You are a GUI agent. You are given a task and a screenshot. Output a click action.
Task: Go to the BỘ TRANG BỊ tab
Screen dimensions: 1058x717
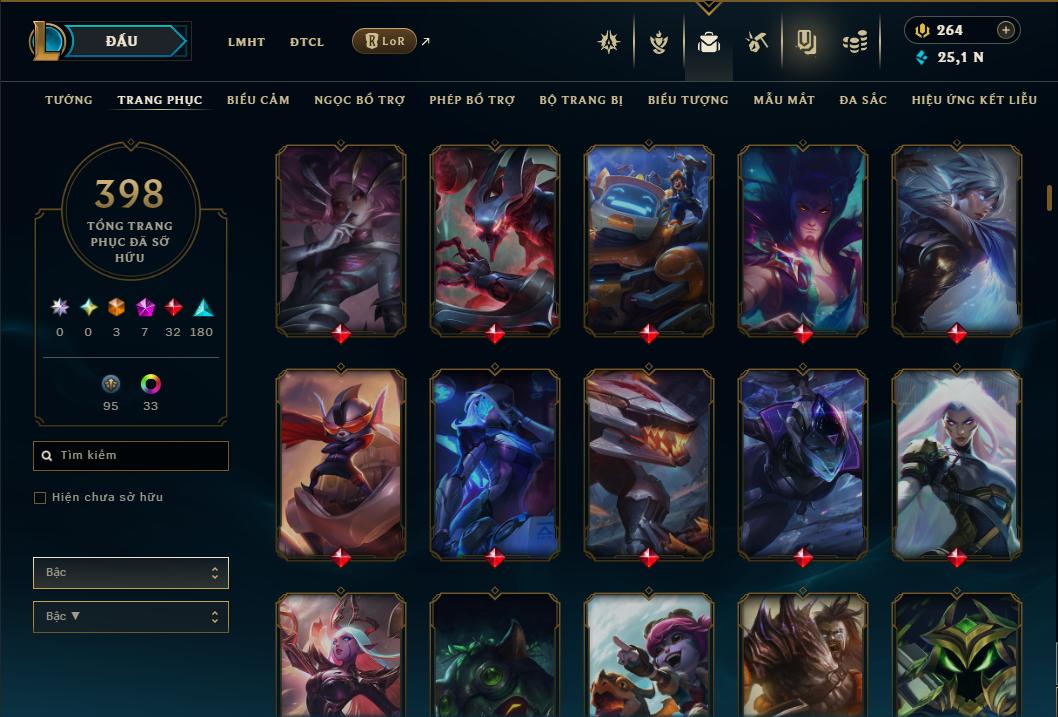pyautogui.click(x=581, y=100)
